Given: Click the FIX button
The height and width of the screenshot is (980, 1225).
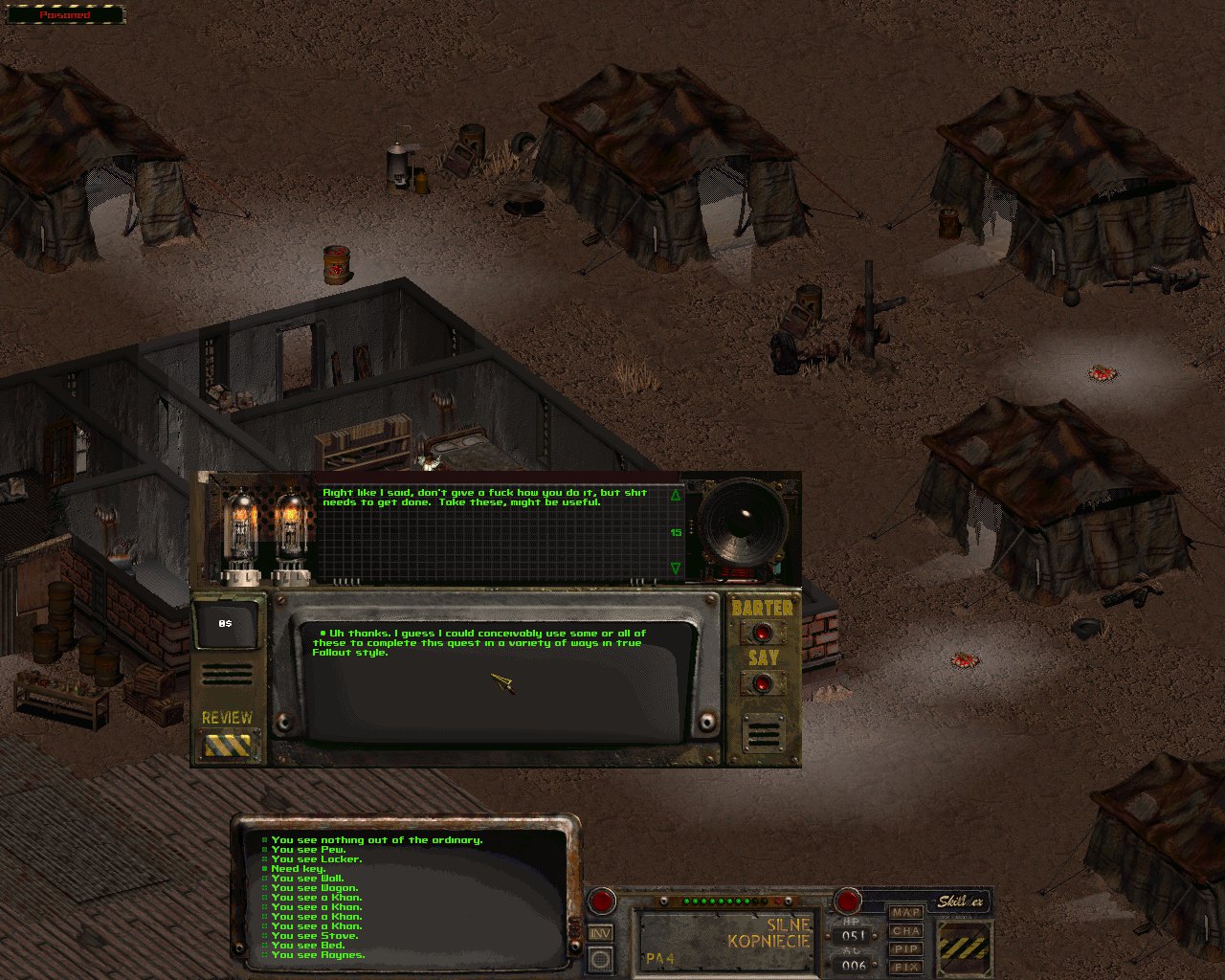Looking at the screenshot, I should coord(905,968).
